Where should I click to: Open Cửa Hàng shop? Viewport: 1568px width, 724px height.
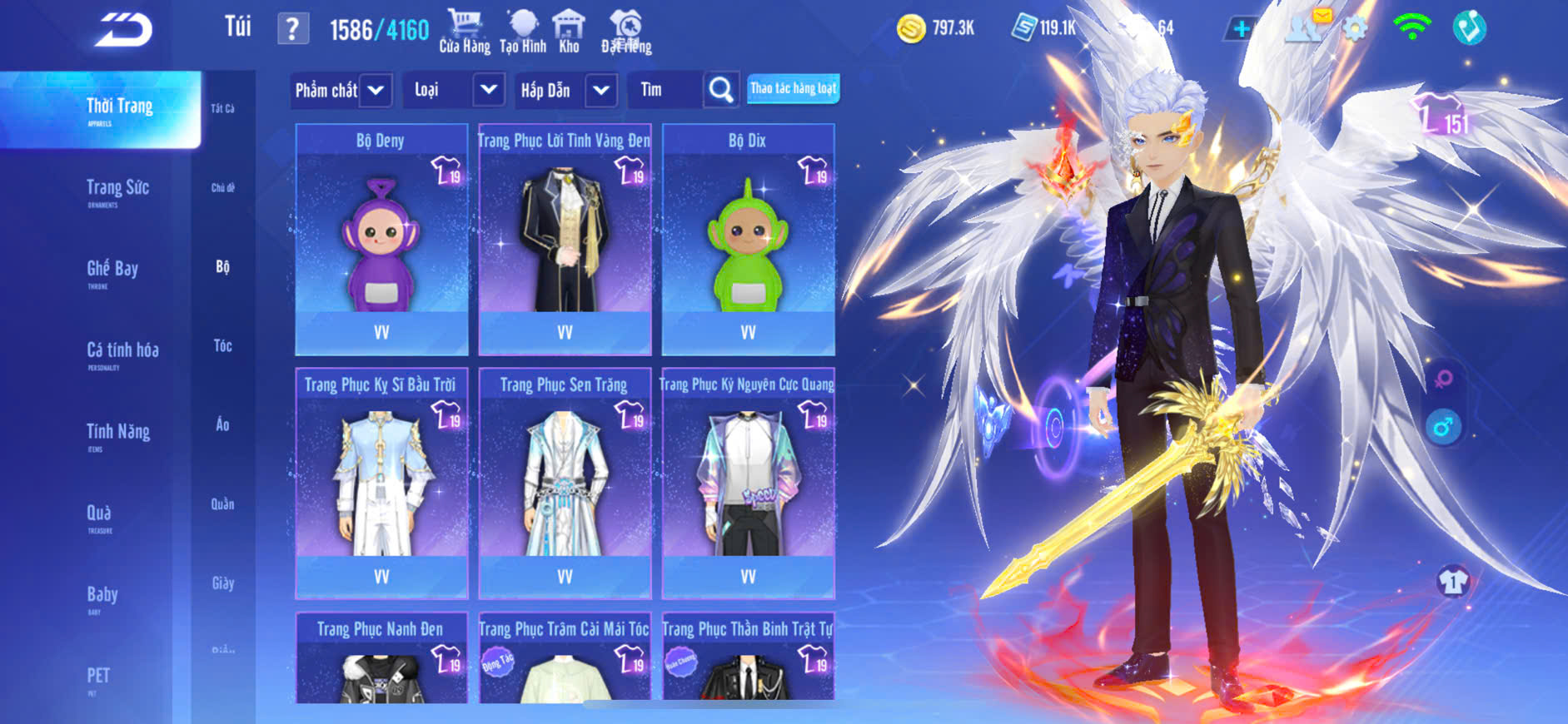[x=465, y=32]
